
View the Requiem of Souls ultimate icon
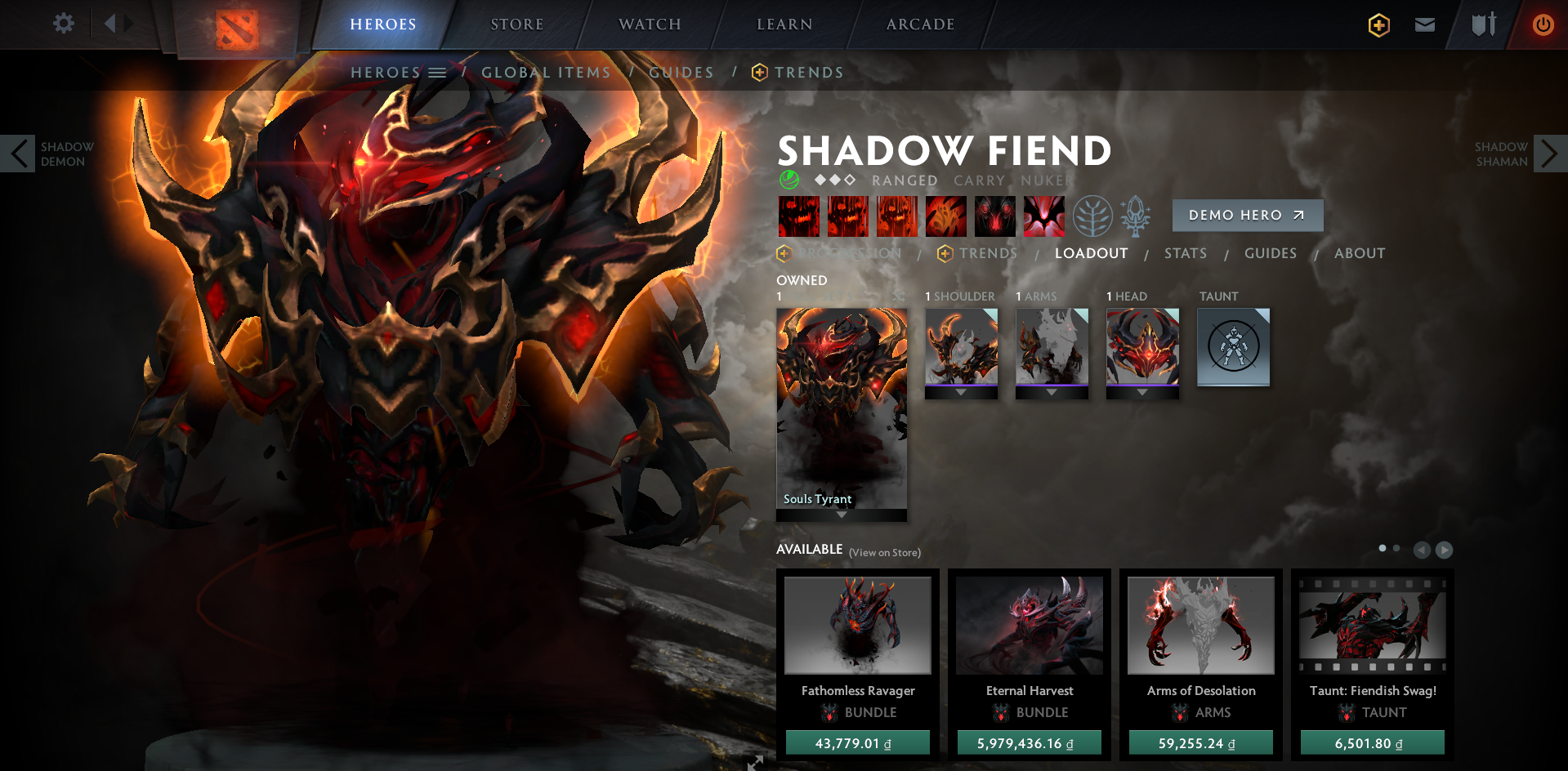[x=1044, y=216]
